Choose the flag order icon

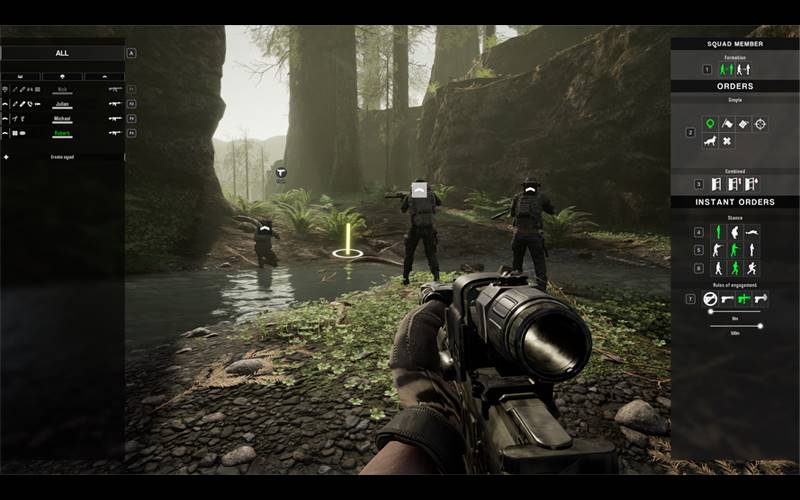[727, 124]
